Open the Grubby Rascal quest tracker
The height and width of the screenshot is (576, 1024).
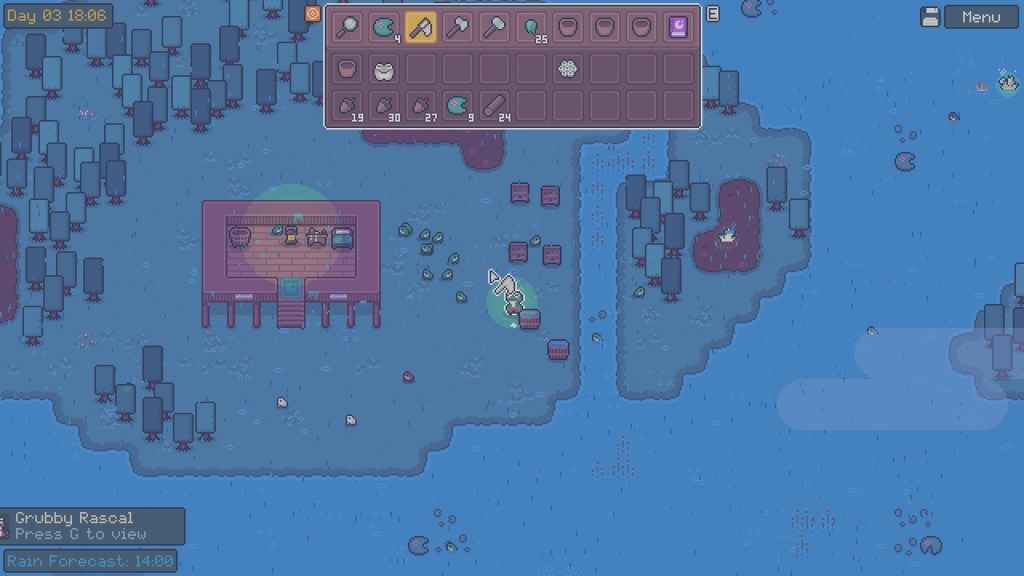[x=92, y=525]
